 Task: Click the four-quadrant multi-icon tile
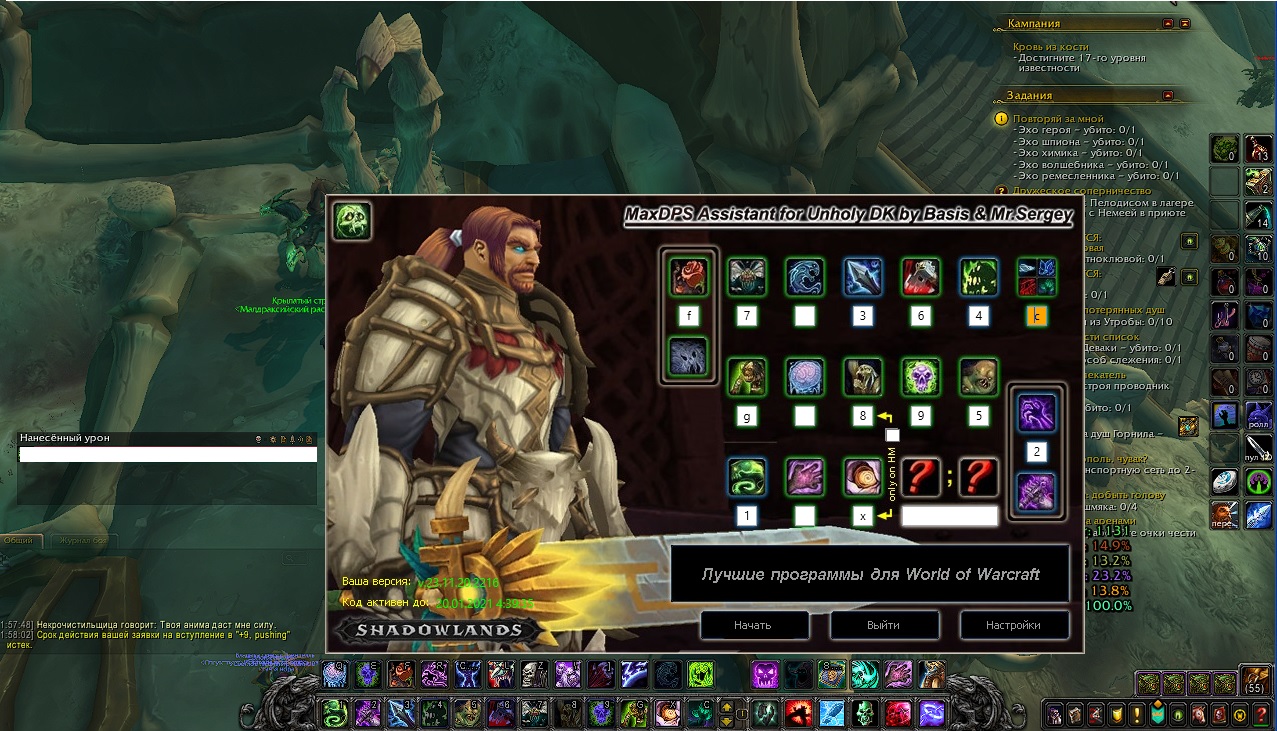point(1036,277)
